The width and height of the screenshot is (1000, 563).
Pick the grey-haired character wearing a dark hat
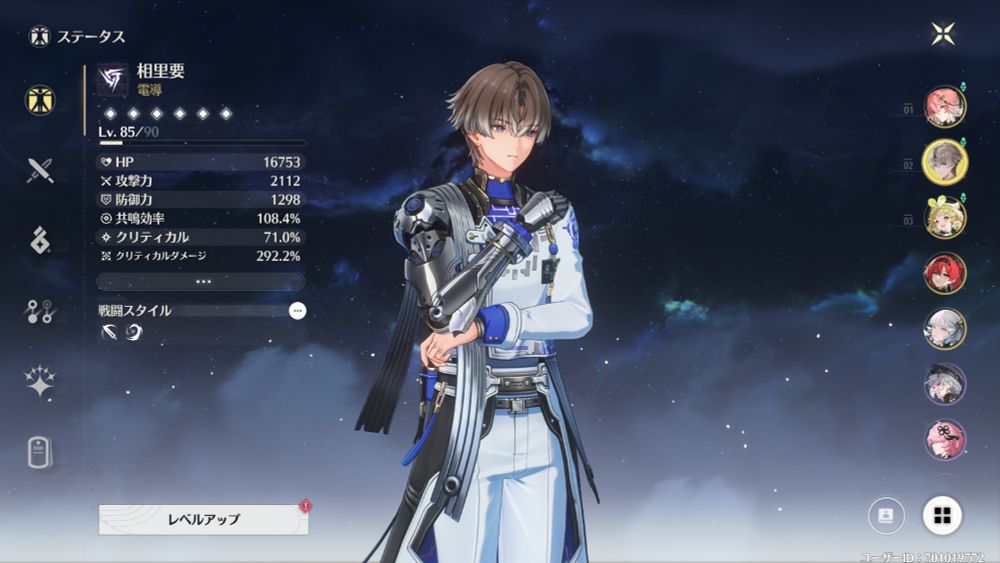pos(944,384)
